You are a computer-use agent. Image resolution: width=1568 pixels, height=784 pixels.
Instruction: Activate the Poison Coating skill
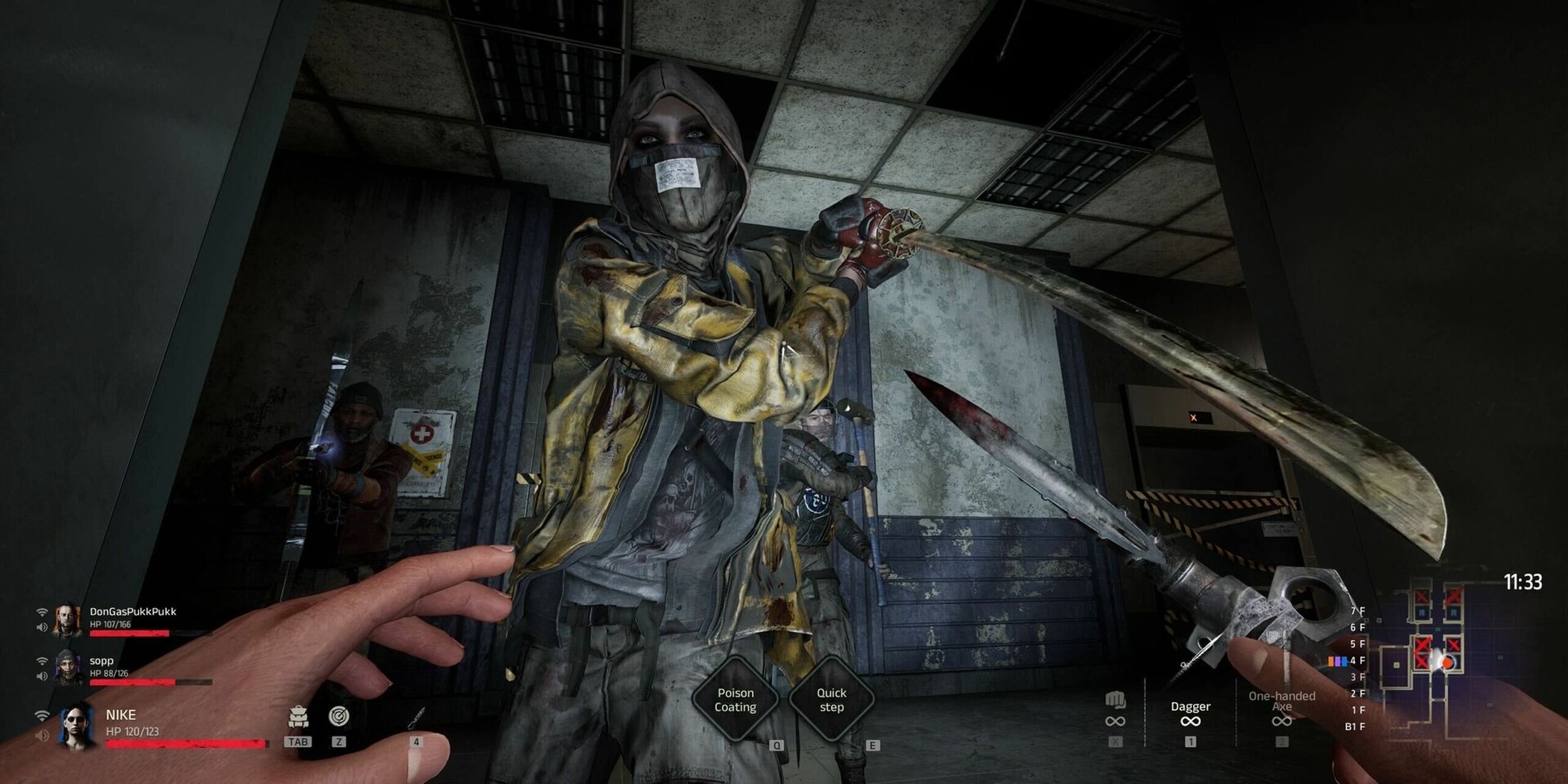(738, 700)
